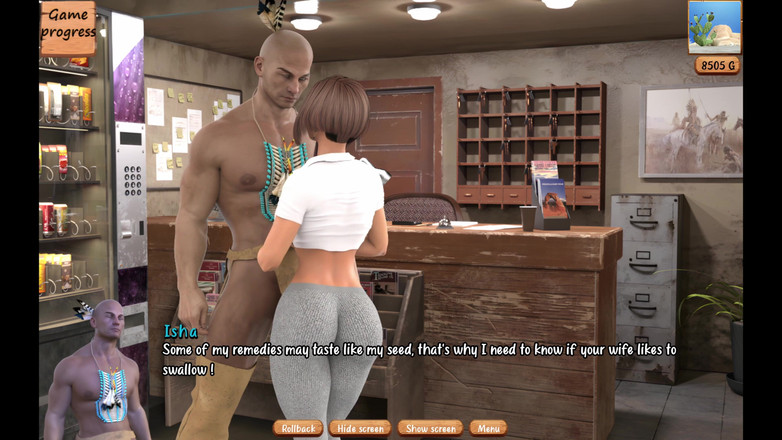
Task: Click the Rollback button
Action: (298, 428)
